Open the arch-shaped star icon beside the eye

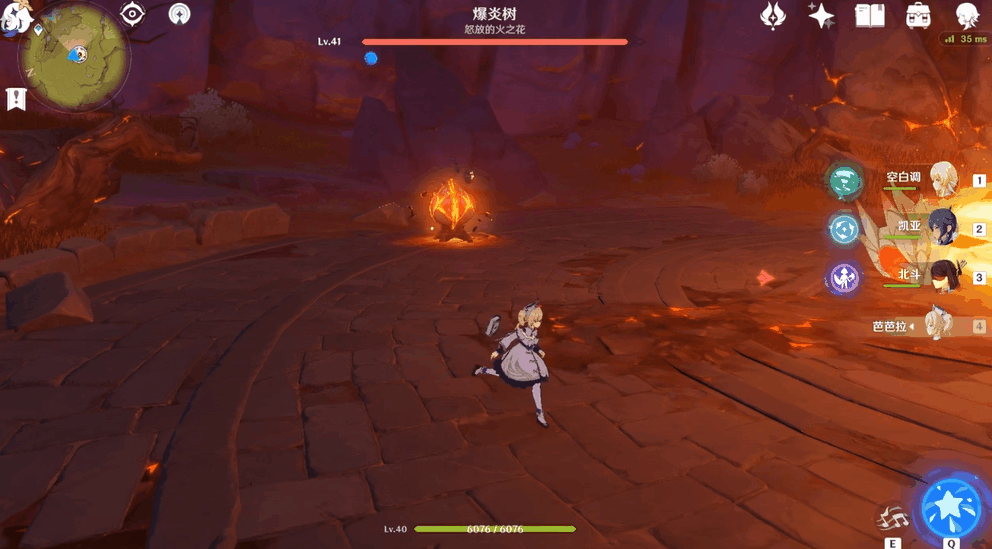(180, 13)
